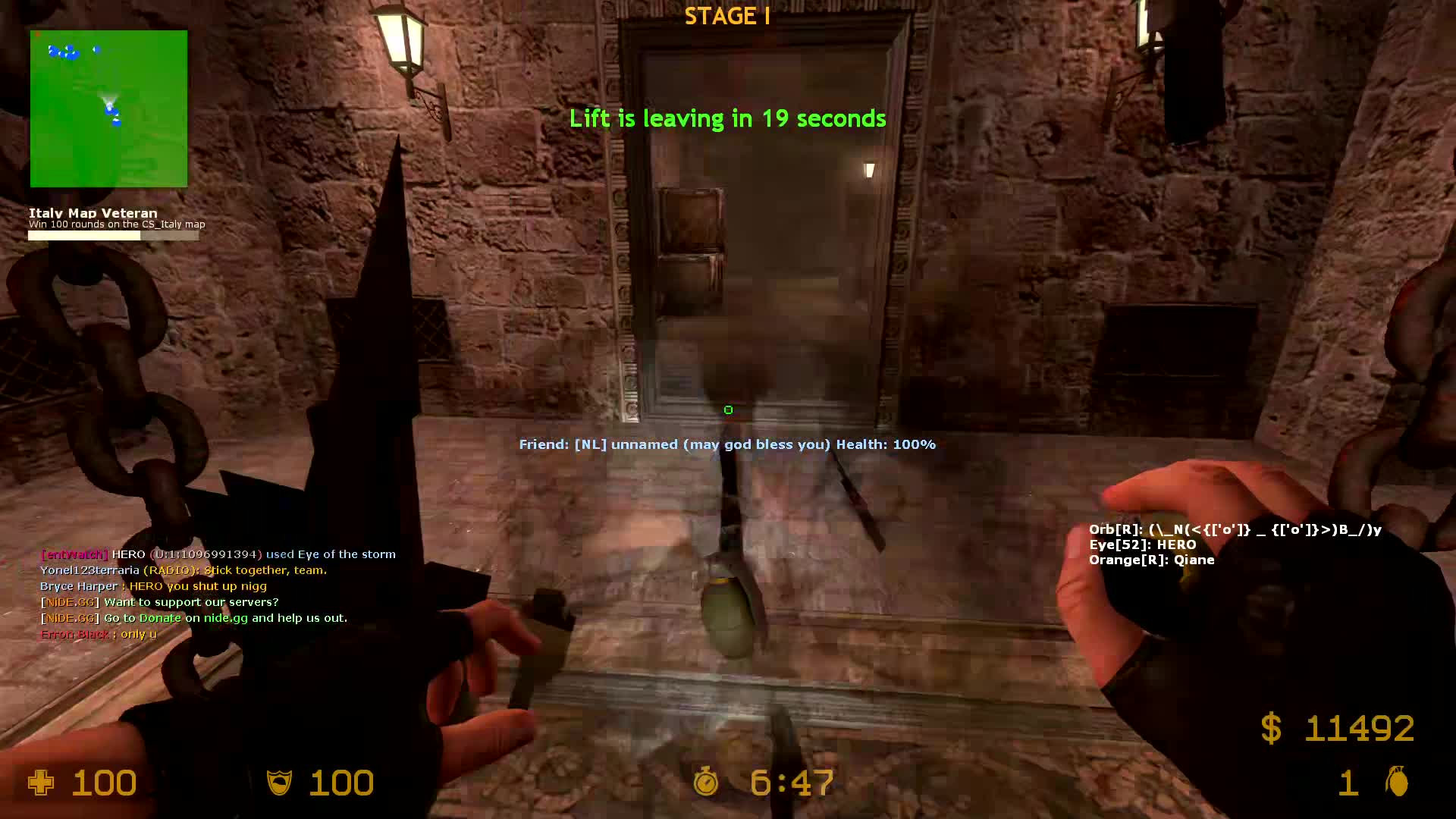Click the entWatch HERO chat line

(x=218, y=554)
